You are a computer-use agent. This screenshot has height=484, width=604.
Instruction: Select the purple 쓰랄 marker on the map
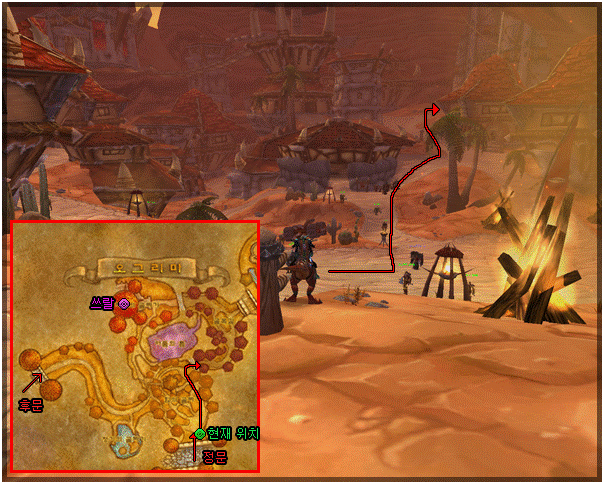point(124,302)
